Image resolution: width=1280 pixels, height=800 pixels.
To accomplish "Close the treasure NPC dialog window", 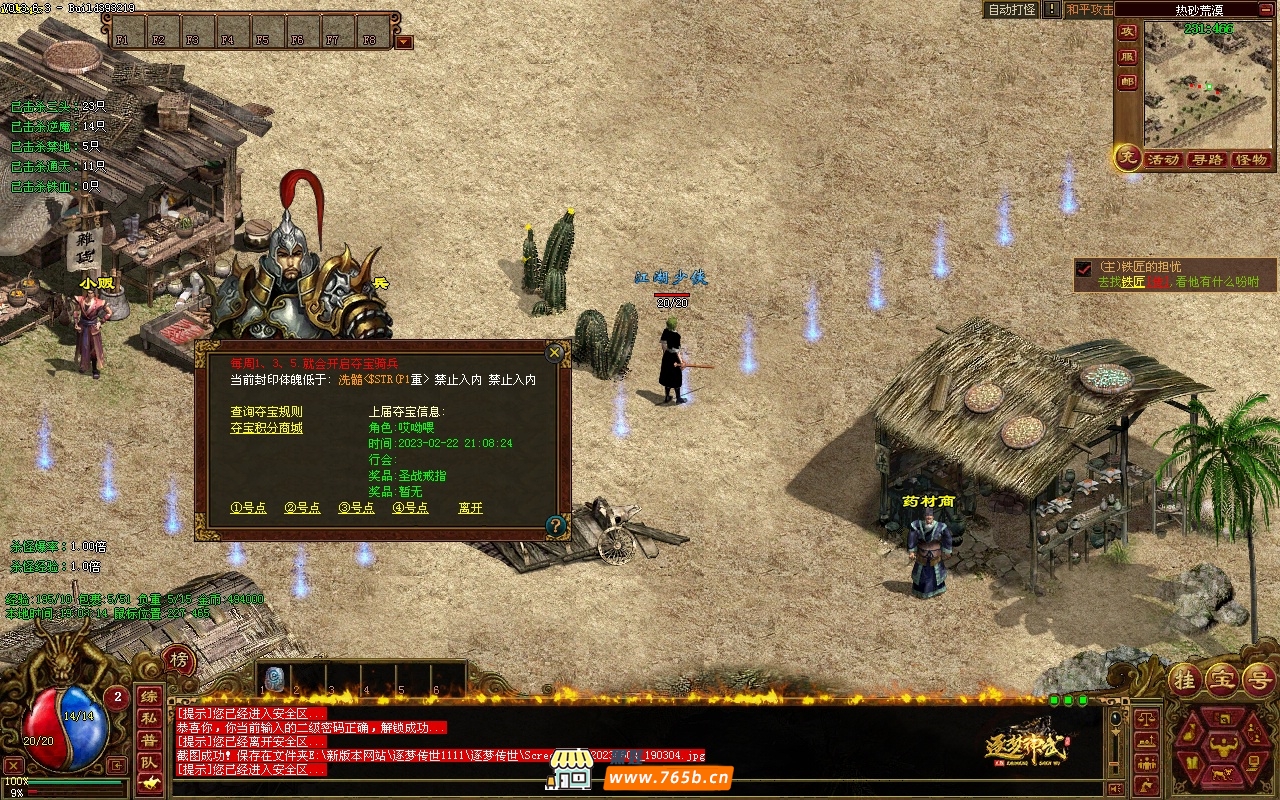I will [554, 352].
